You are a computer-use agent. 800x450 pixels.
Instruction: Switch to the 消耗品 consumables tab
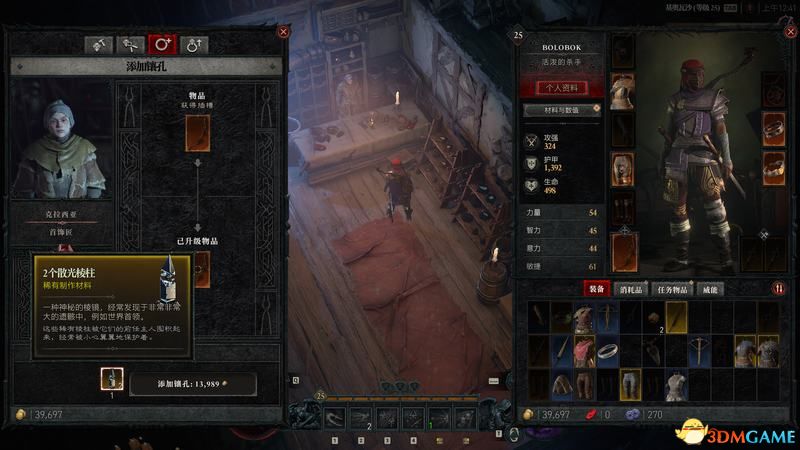pos(636,288)
